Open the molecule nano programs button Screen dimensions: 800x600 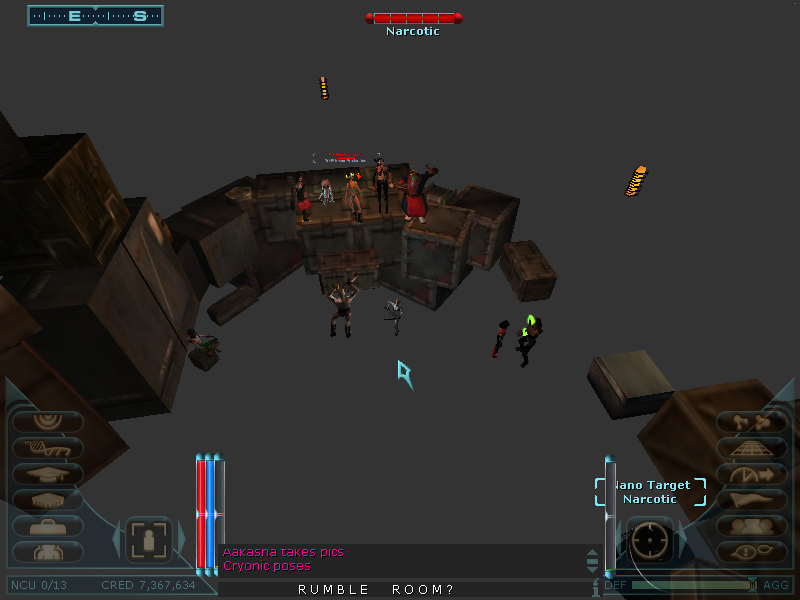[752, 423]
